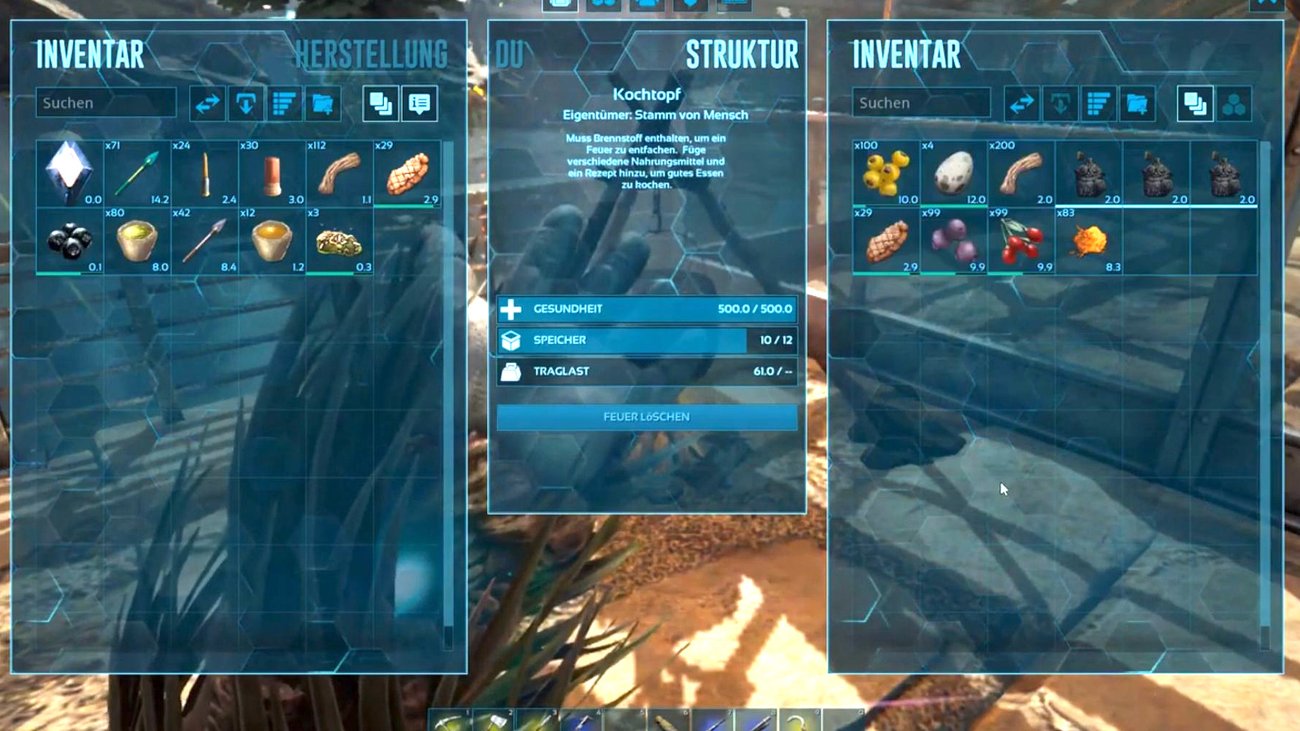Select the item tooltip info icon in player inventory
Screen dimensions: 1300x731
(419, 103)
